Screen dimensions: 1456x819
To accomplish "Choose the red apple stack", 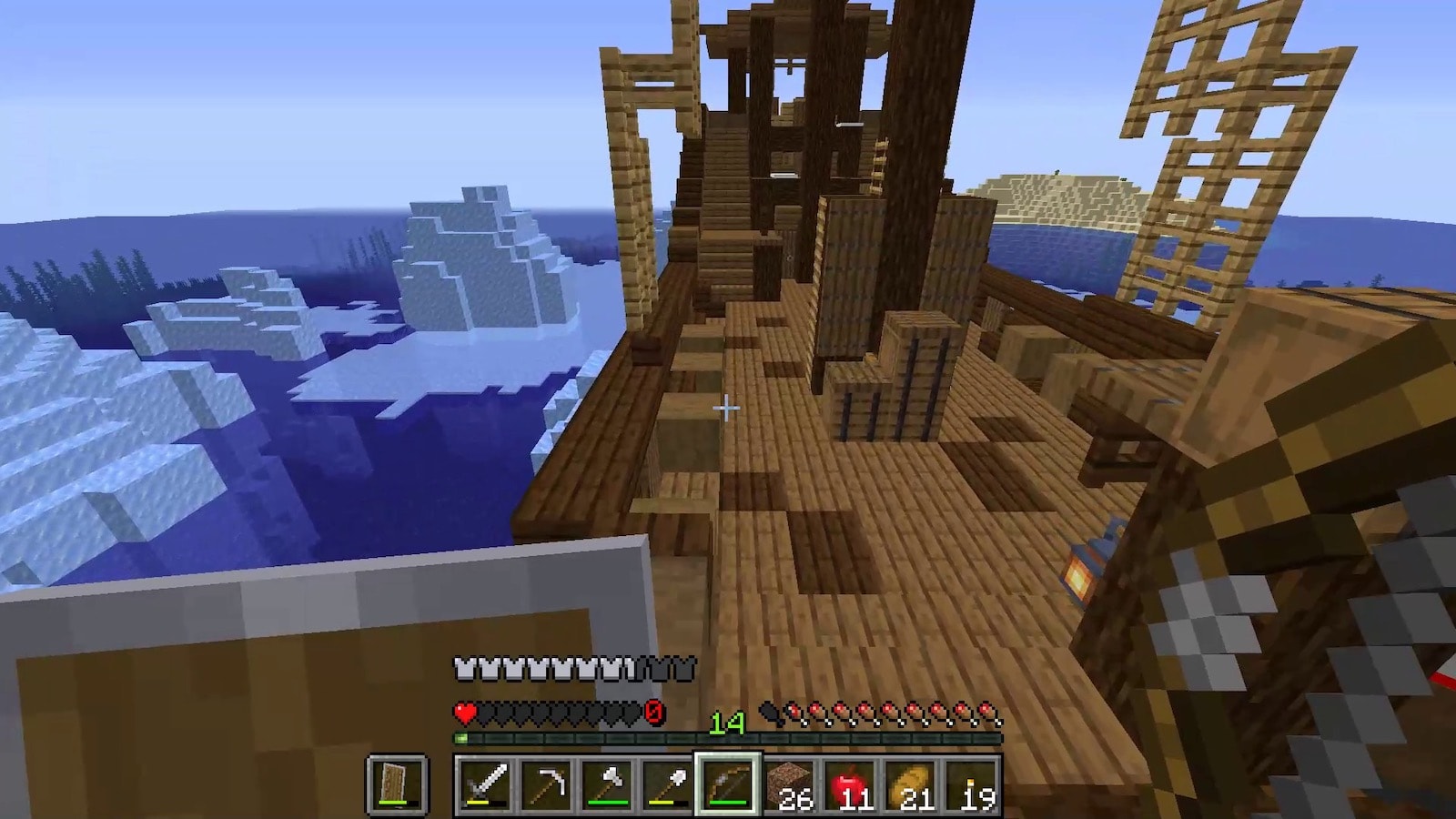I will point(850,784).
